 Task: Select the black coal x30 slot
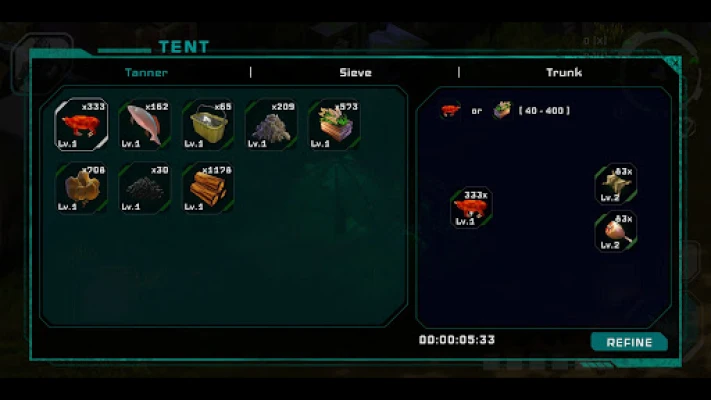[145, 188]
